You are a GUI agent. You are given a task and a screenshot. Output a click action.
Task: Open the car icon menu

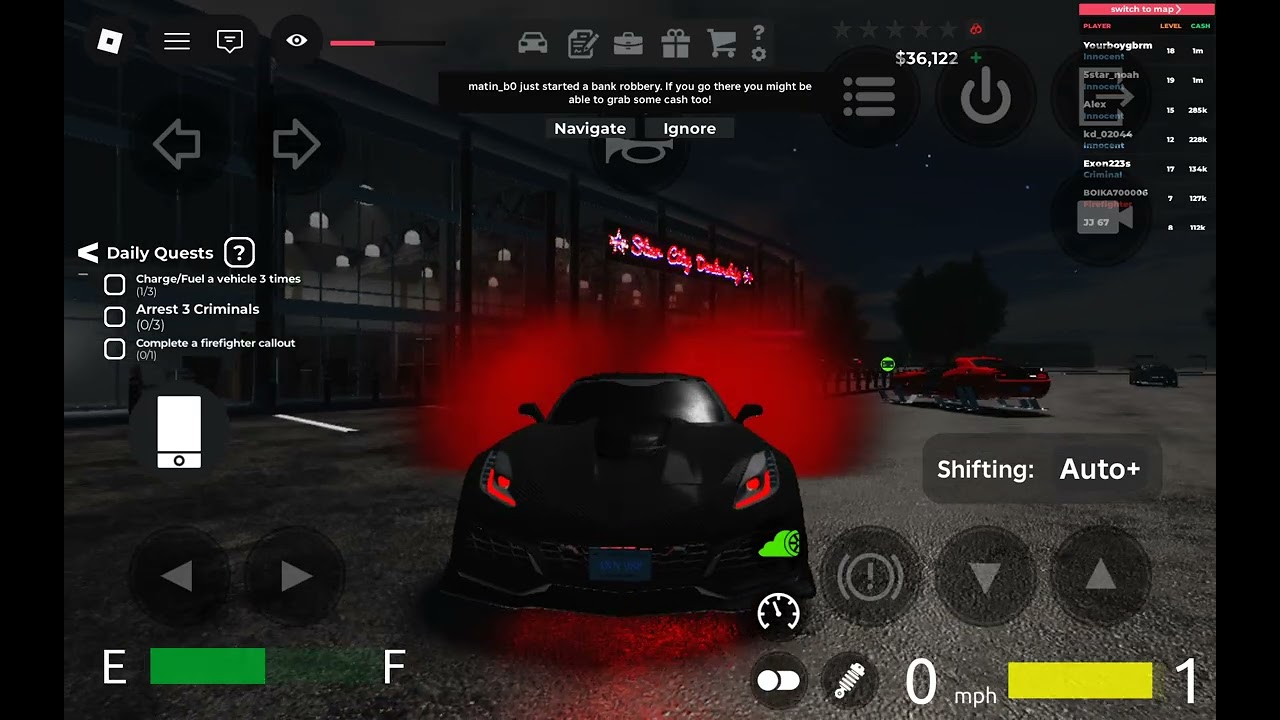coord(533,43)
